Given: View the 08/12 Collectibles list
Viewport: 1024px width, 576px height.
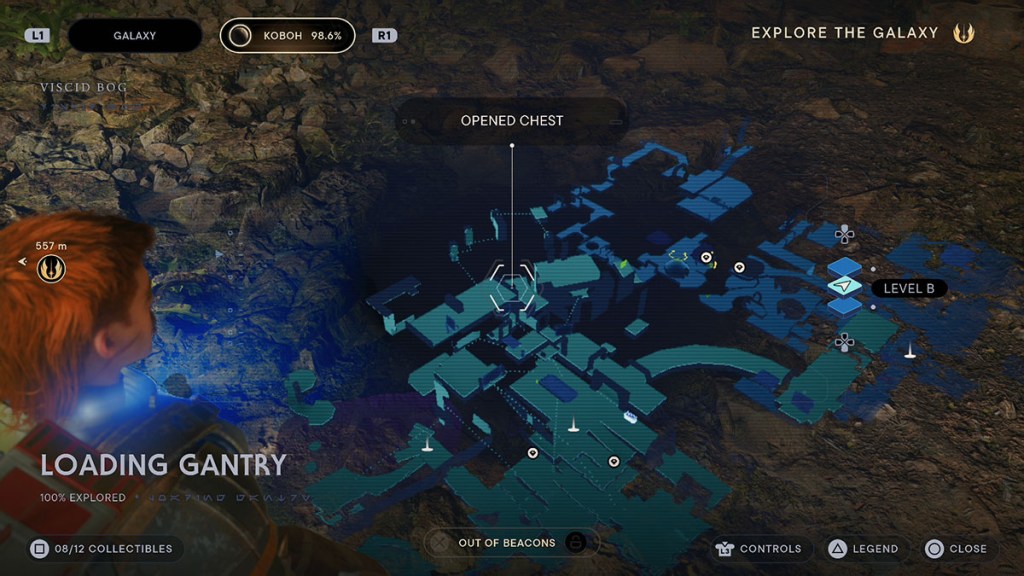Looking at the screenshot, I should (x=101, y=548).
